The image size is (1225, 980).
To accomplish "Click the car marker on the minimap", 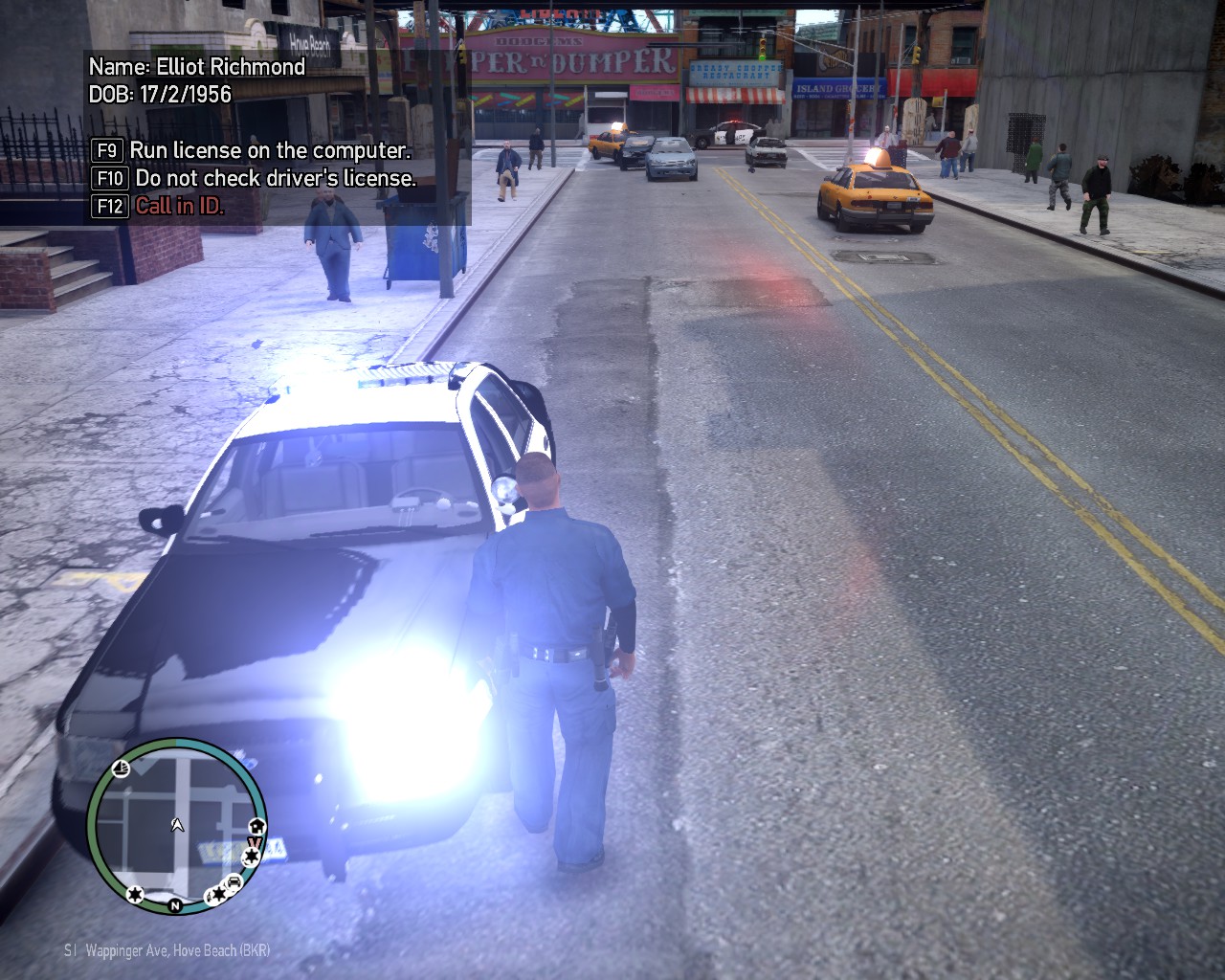I will pyautogui.click(x=233, y=882).
